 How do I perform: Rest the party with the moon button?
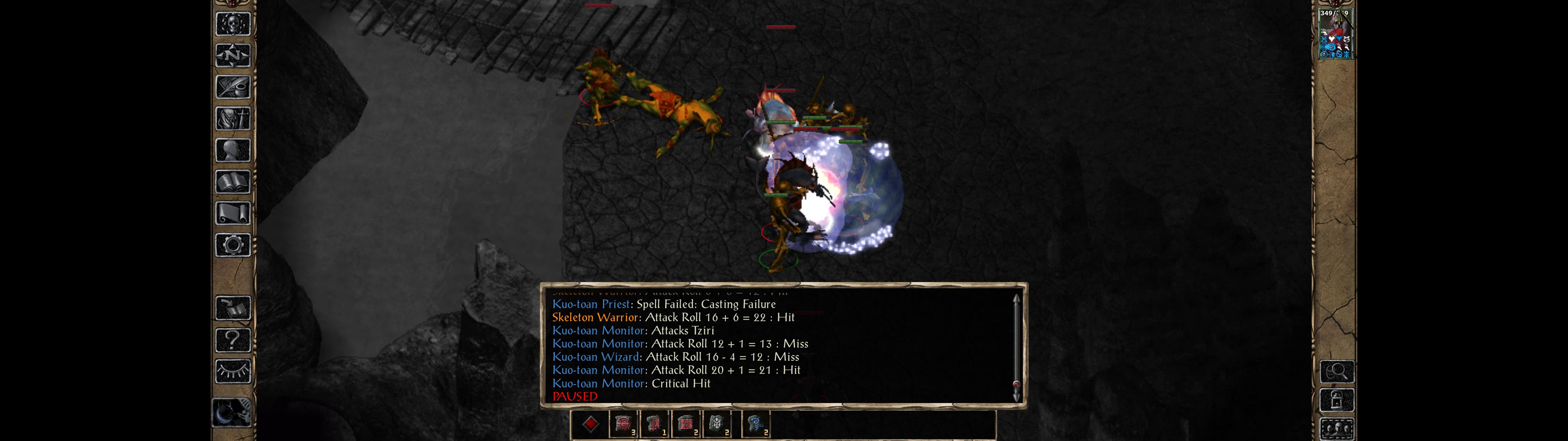(x=231, y=413)
